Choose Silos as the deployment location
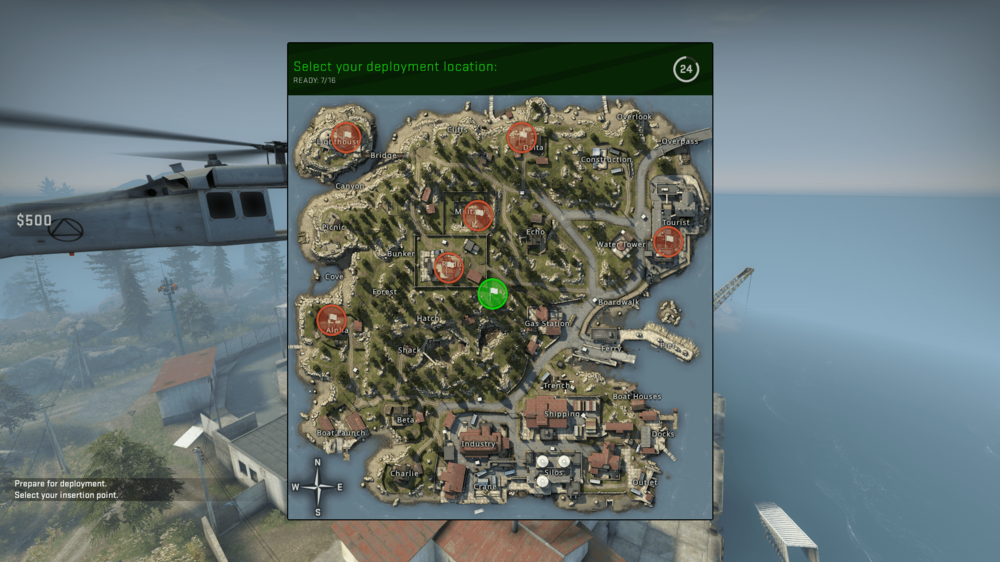The image size is (1000, 562). 553,471
